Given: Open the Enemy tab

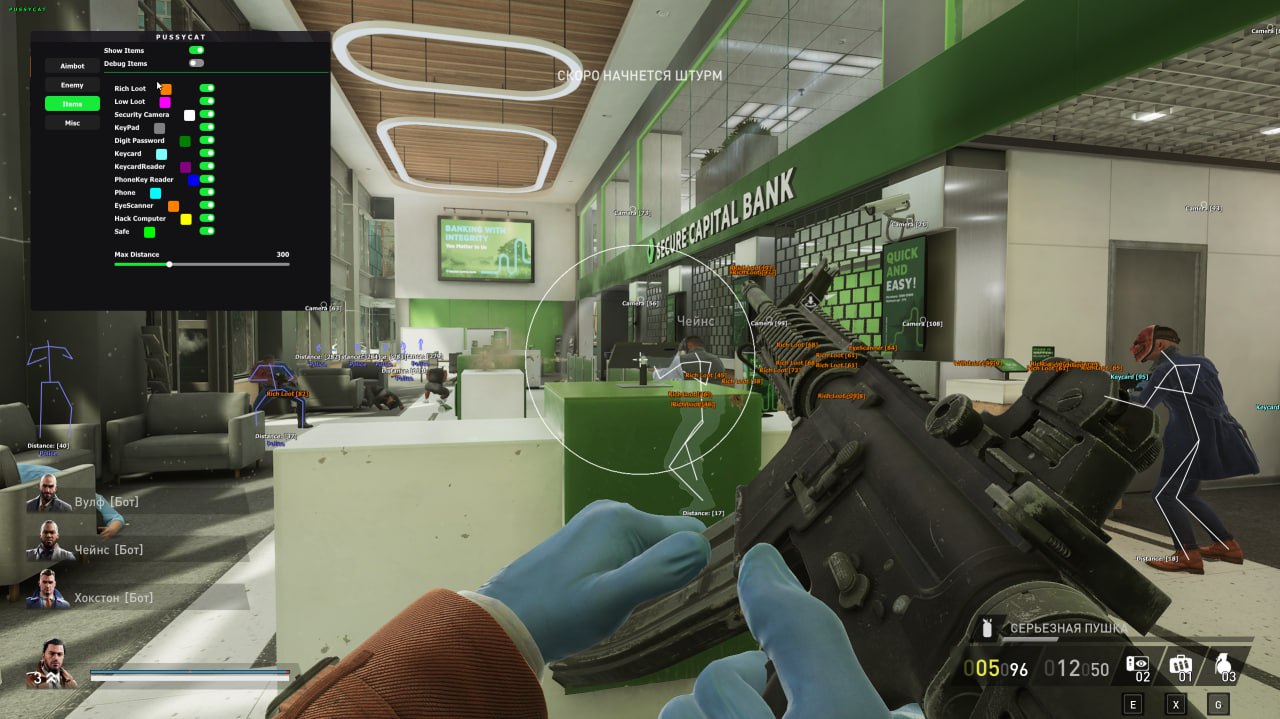Looking at the screenshot, I should [x=72, y=85].
